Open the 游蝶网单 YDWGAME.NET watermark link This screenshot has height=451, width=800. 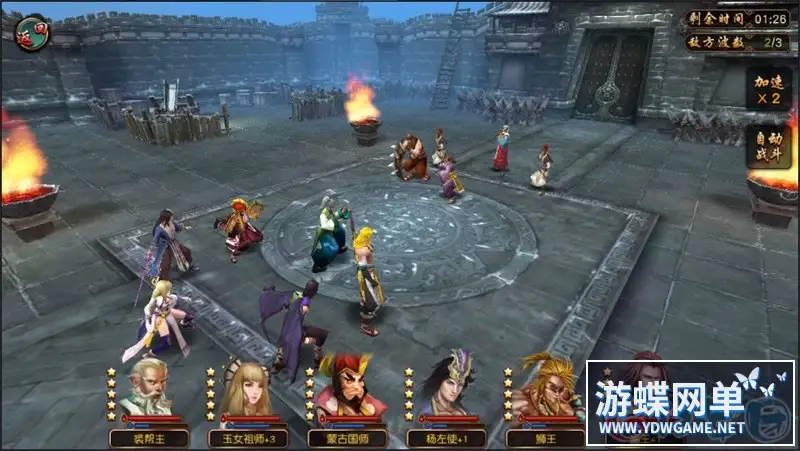click(690, 402)
